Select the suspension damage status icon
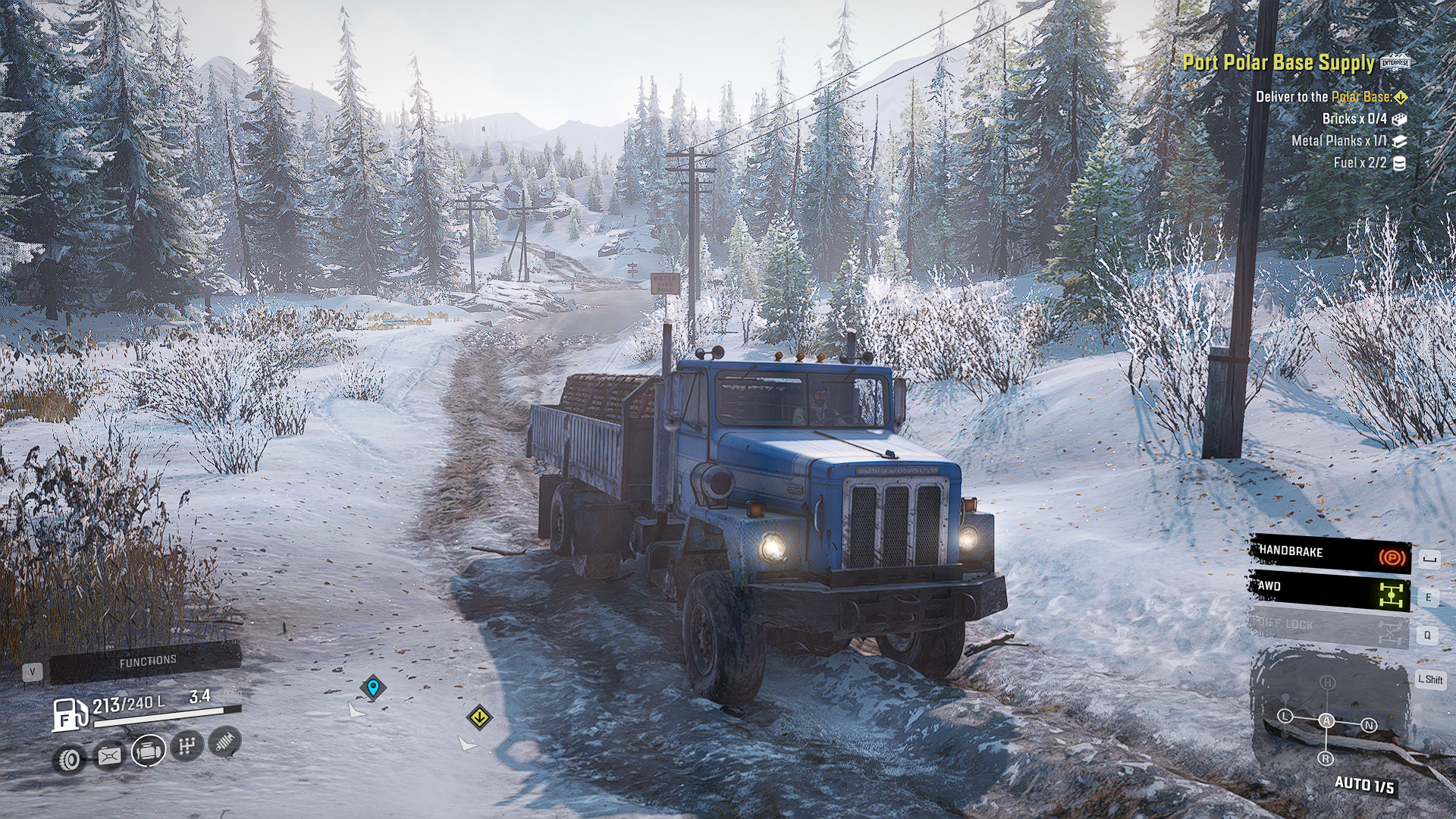This screenshot has height=819, width=1456. (224, 742)
